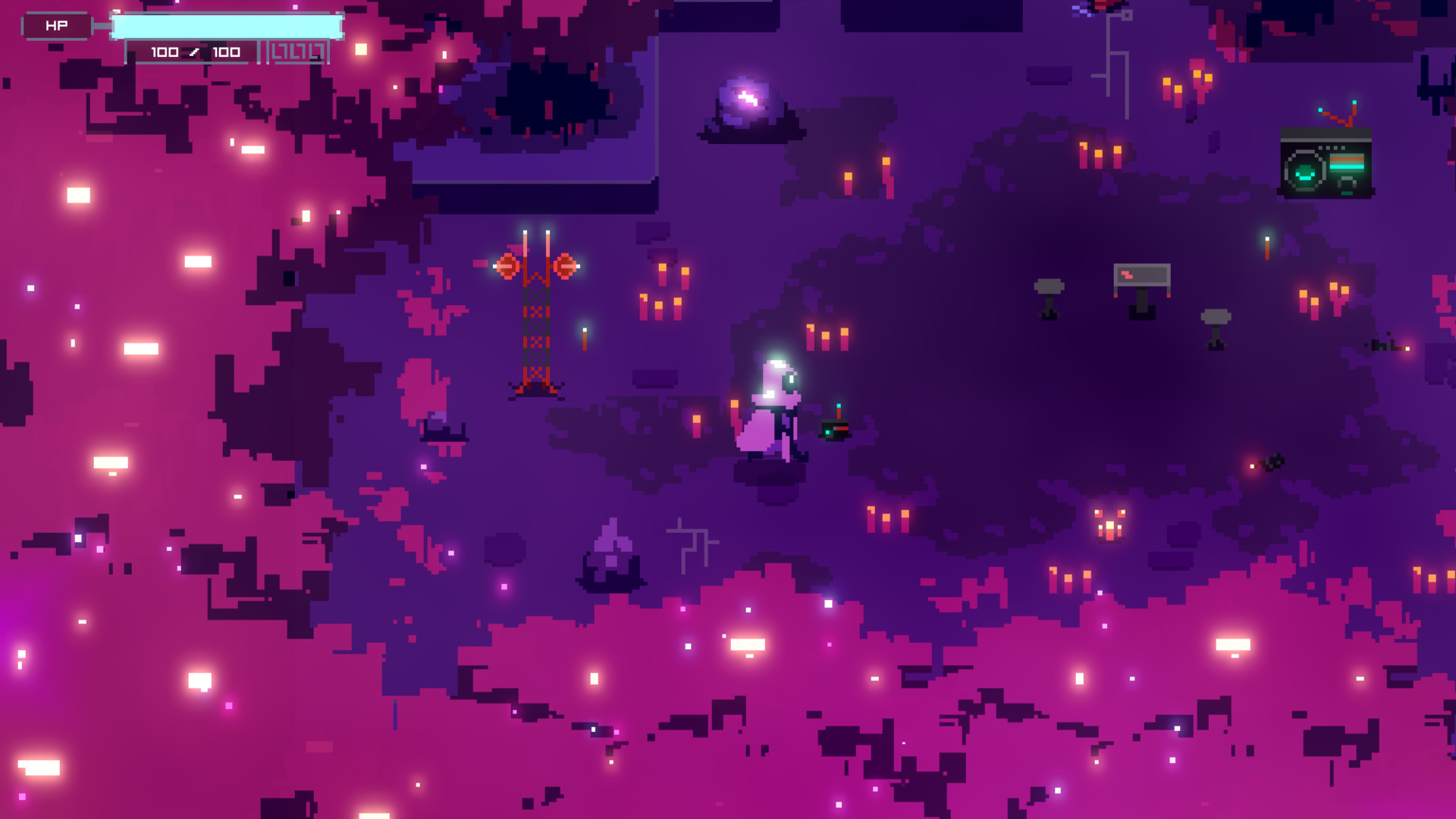Select the rightmost medkit slot icon
Image resolution: width=1456 pixels, height=819 pixels.
(x=318, y=52)
